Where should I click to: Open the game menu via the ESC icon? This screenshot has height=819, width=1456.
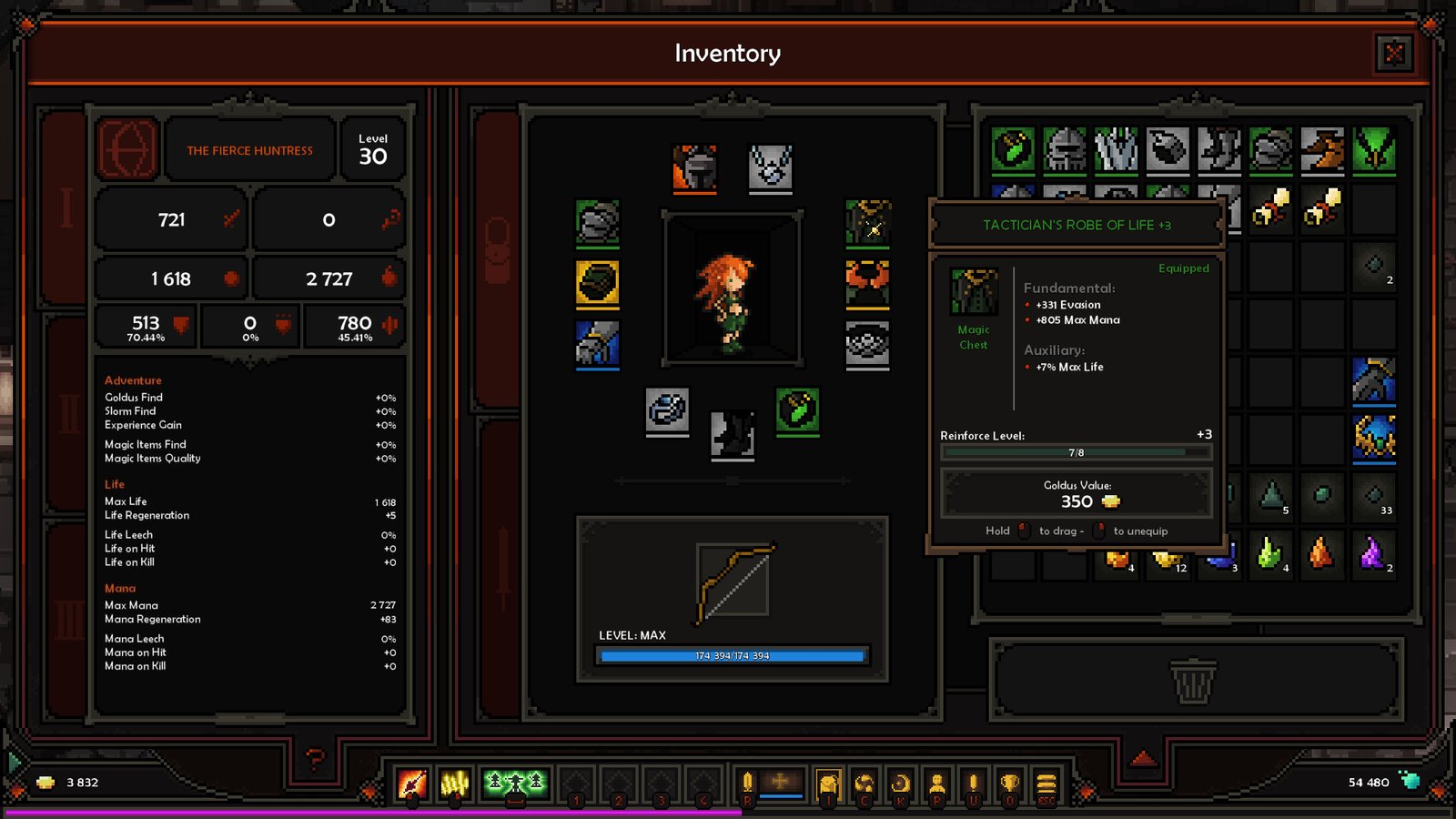(1044, 783)
